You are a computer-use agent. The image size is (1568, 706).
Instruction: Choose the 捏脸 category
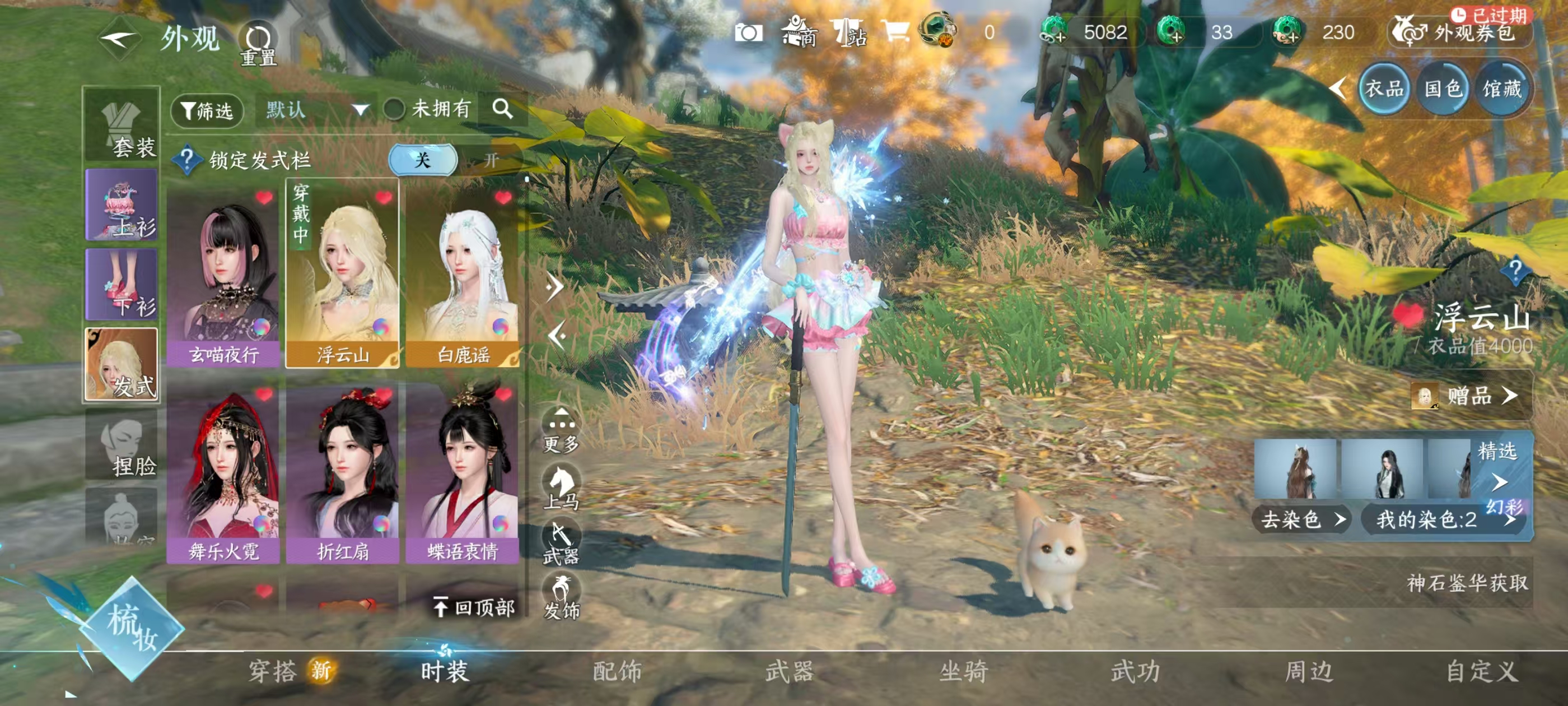click(x=122, y=445)
